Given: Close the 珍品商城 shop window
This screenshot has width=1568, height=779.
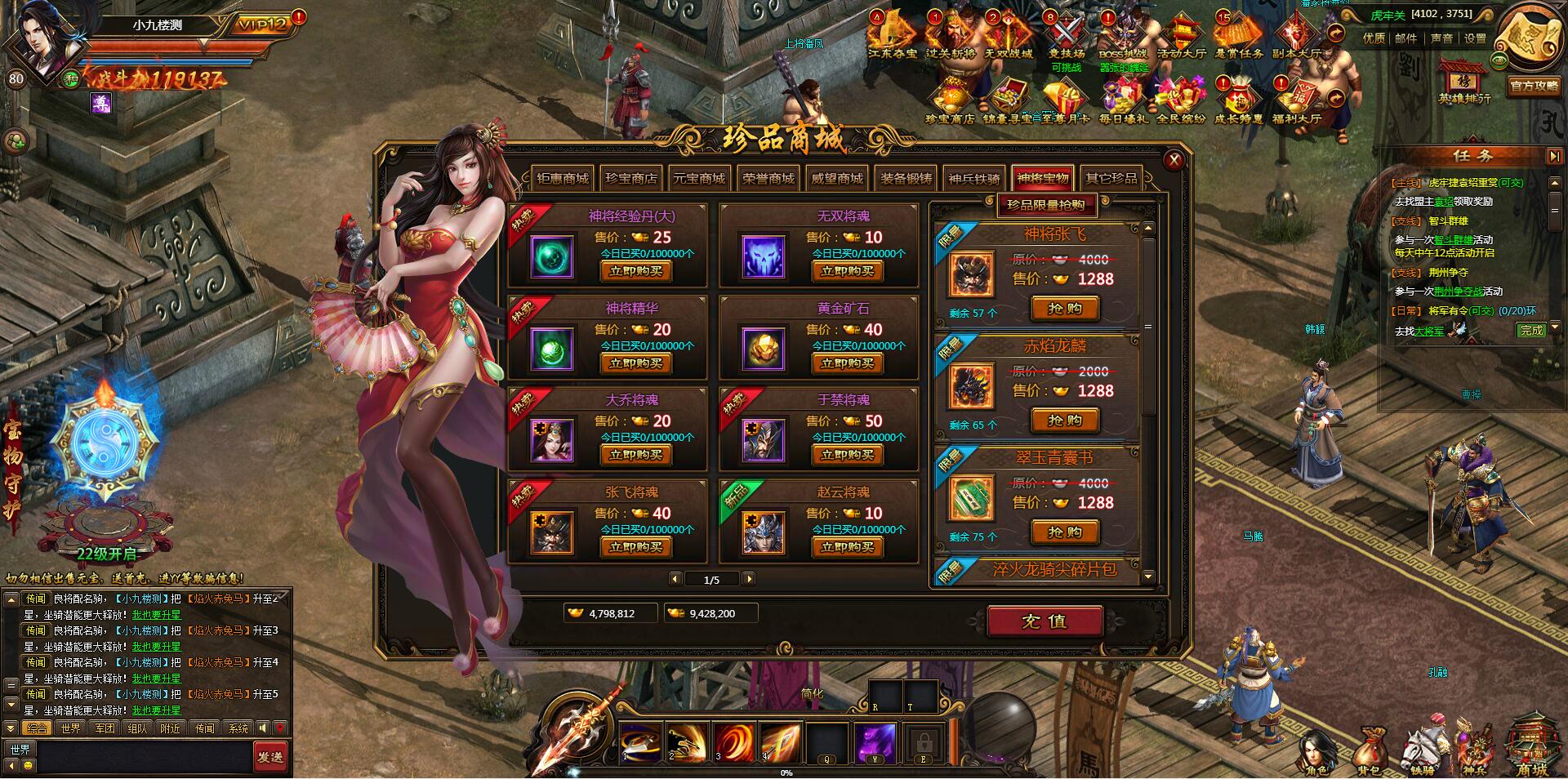Looking at the screenshot, I should point(1174,160).
